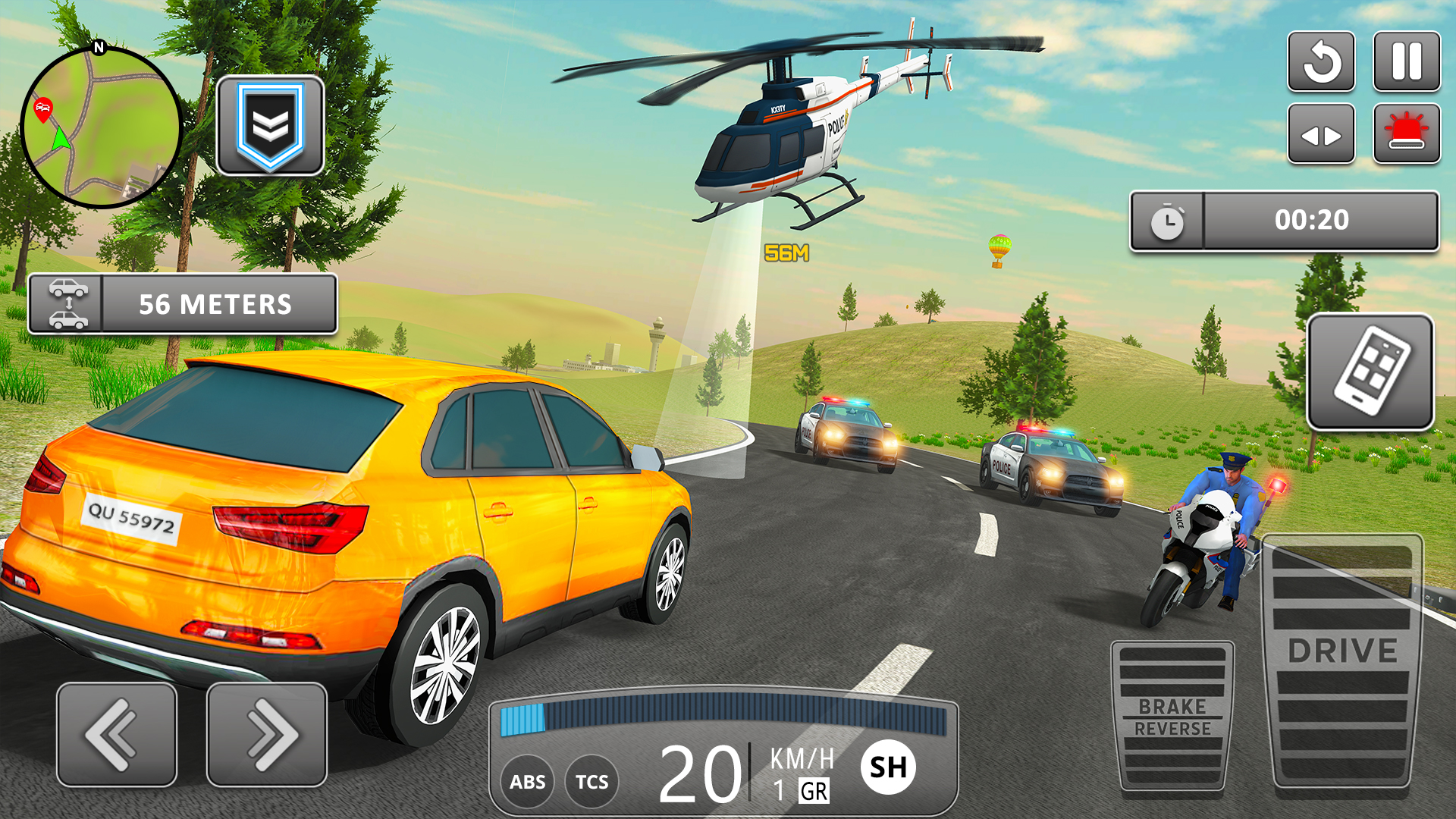Image resolution: width=1456 pixels, height=819 pixels.
Task: Click the restart level icon
Action: pyautogui.click(x=1321, y=62)
